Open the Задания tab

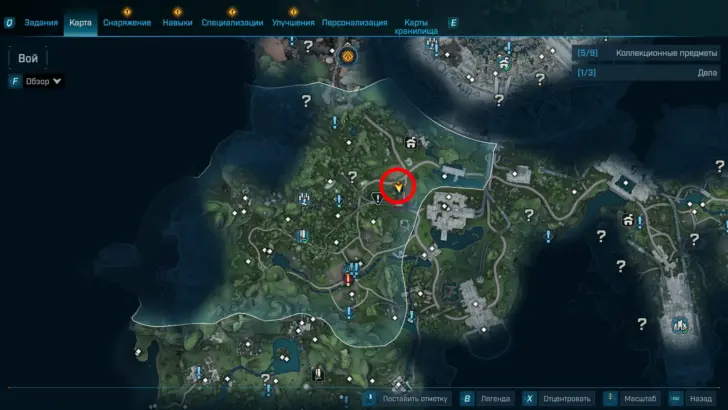click(x=39, y=22)
